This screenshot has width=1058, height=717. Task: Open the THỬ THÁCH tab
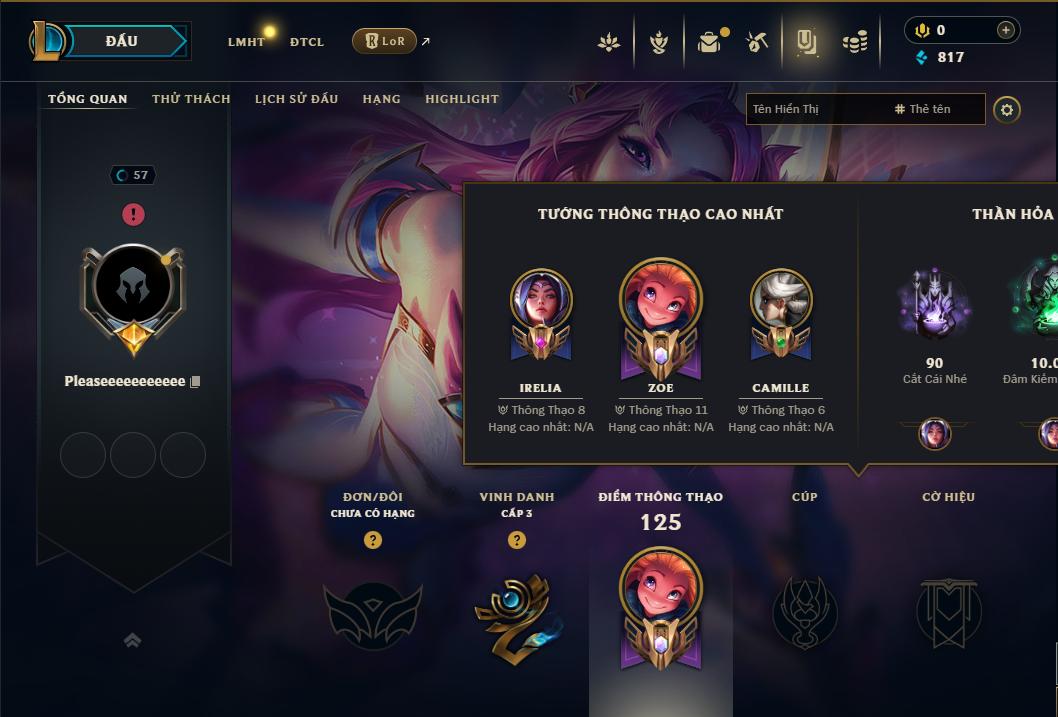(x=191, y=99)
